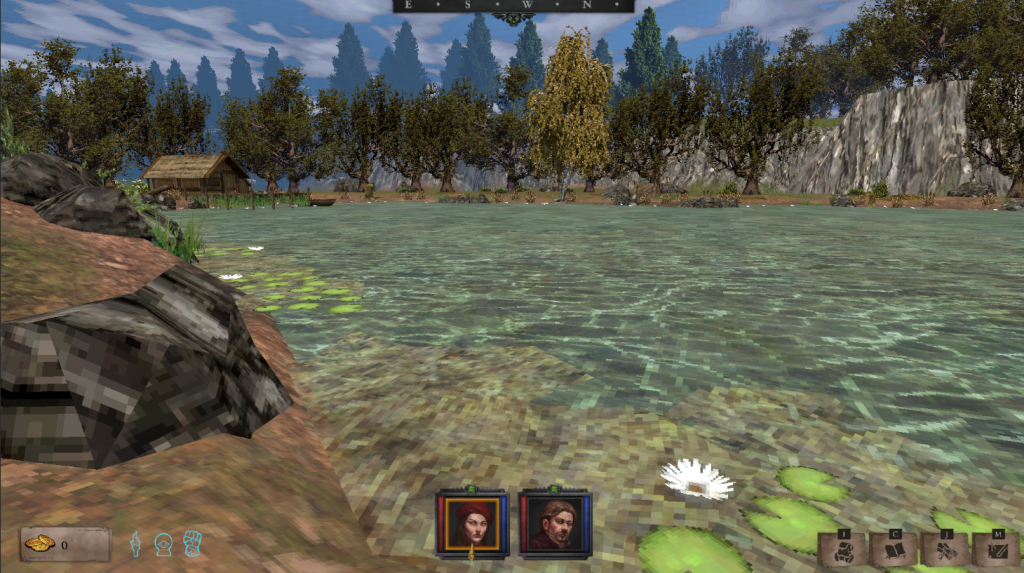Open the character book button
Viewport: 1024px width, 573px height.
pyautogui.click(x=893, y=549)
